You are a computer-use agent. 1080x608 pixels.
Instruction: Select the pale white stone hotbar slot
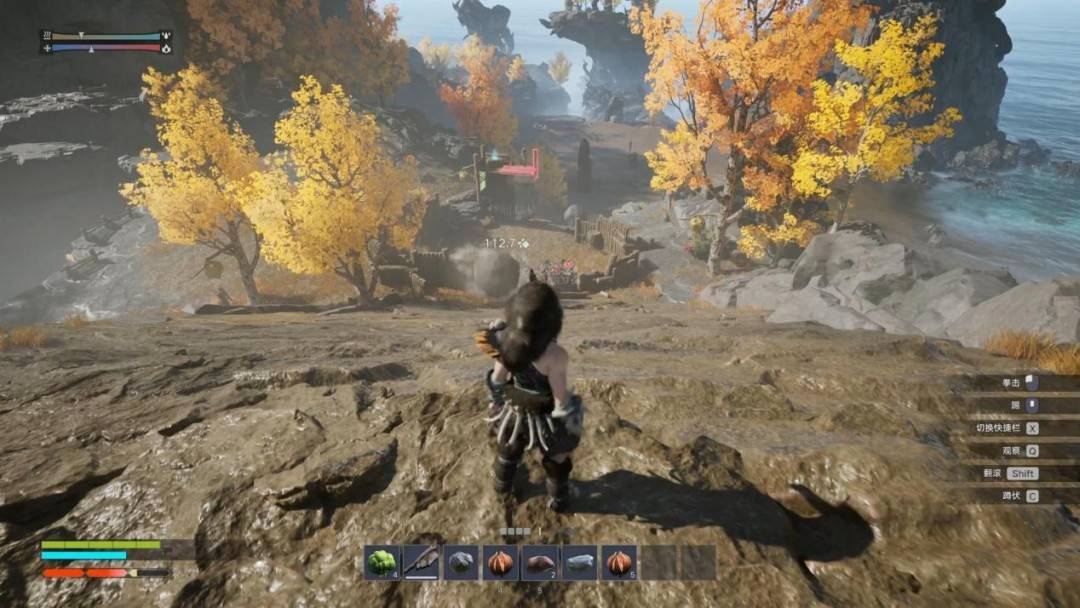pyautogui.click(x=579, y=563)
